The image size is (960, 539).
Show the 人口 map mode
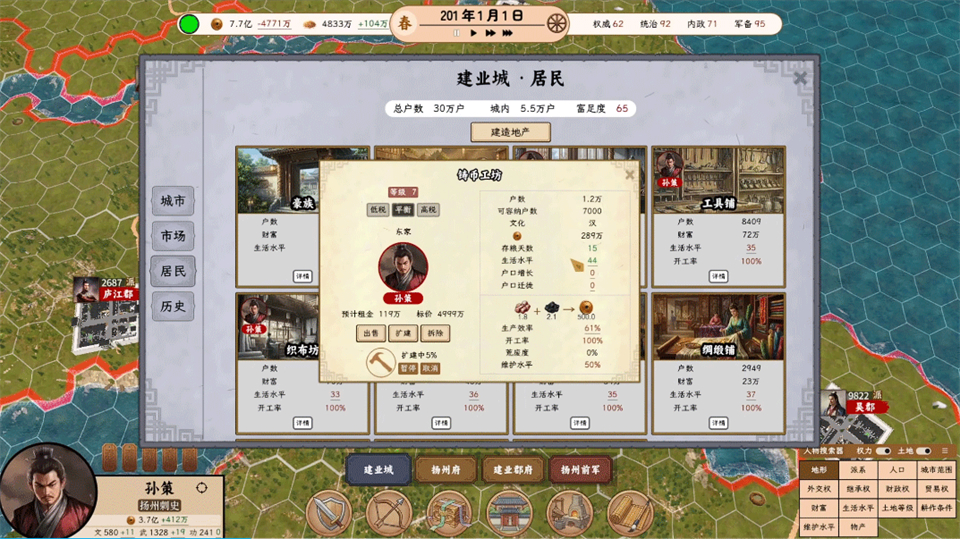897,469
